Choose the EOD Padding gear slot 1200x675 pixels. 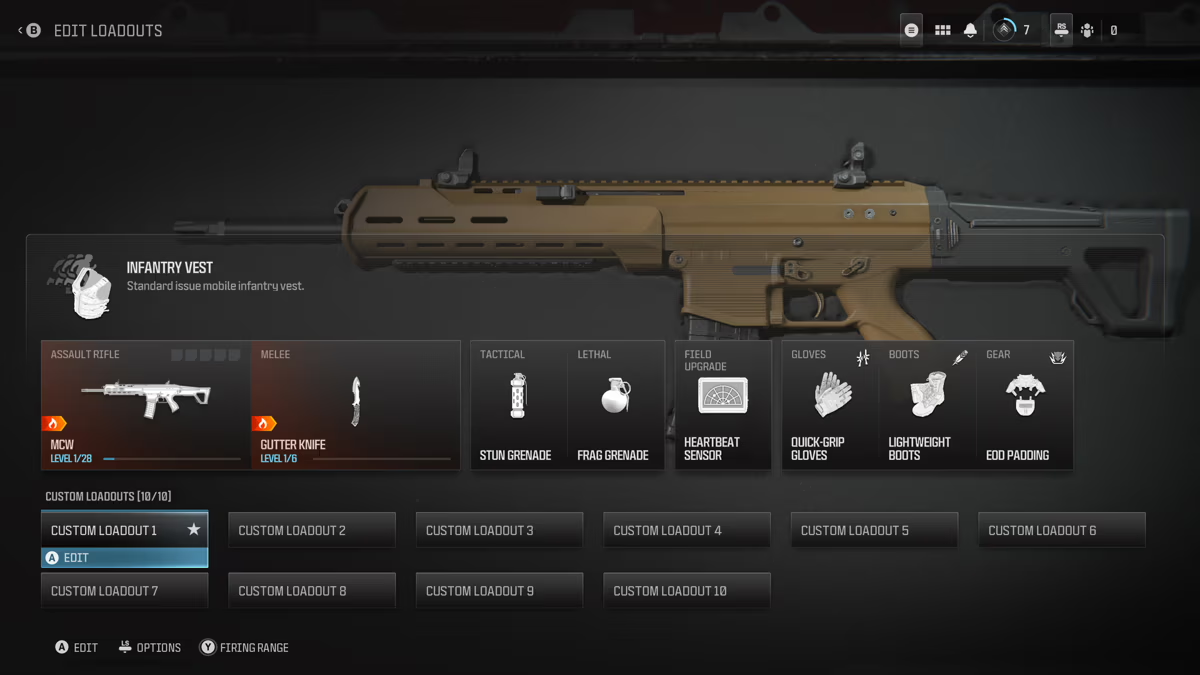point(1024,405)
